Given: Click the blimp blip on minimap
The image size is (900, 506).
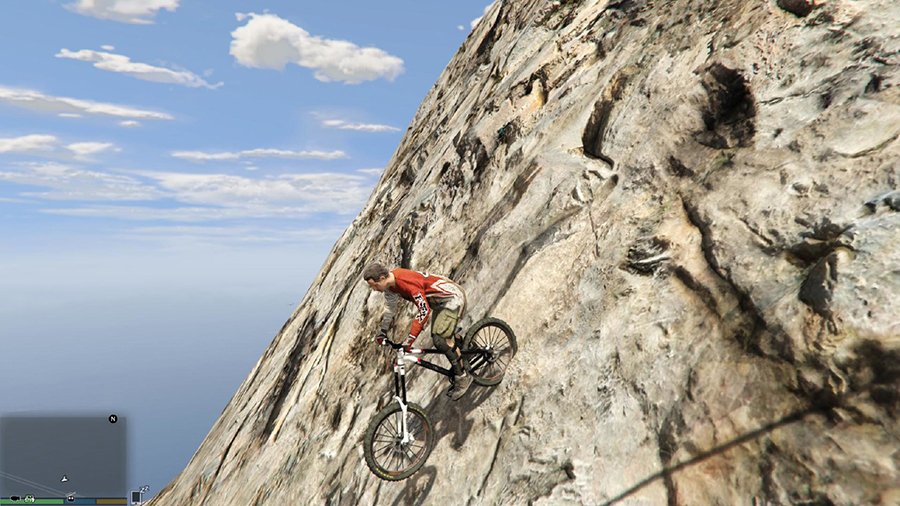Looking at the screenshot, I should point(15,498).
